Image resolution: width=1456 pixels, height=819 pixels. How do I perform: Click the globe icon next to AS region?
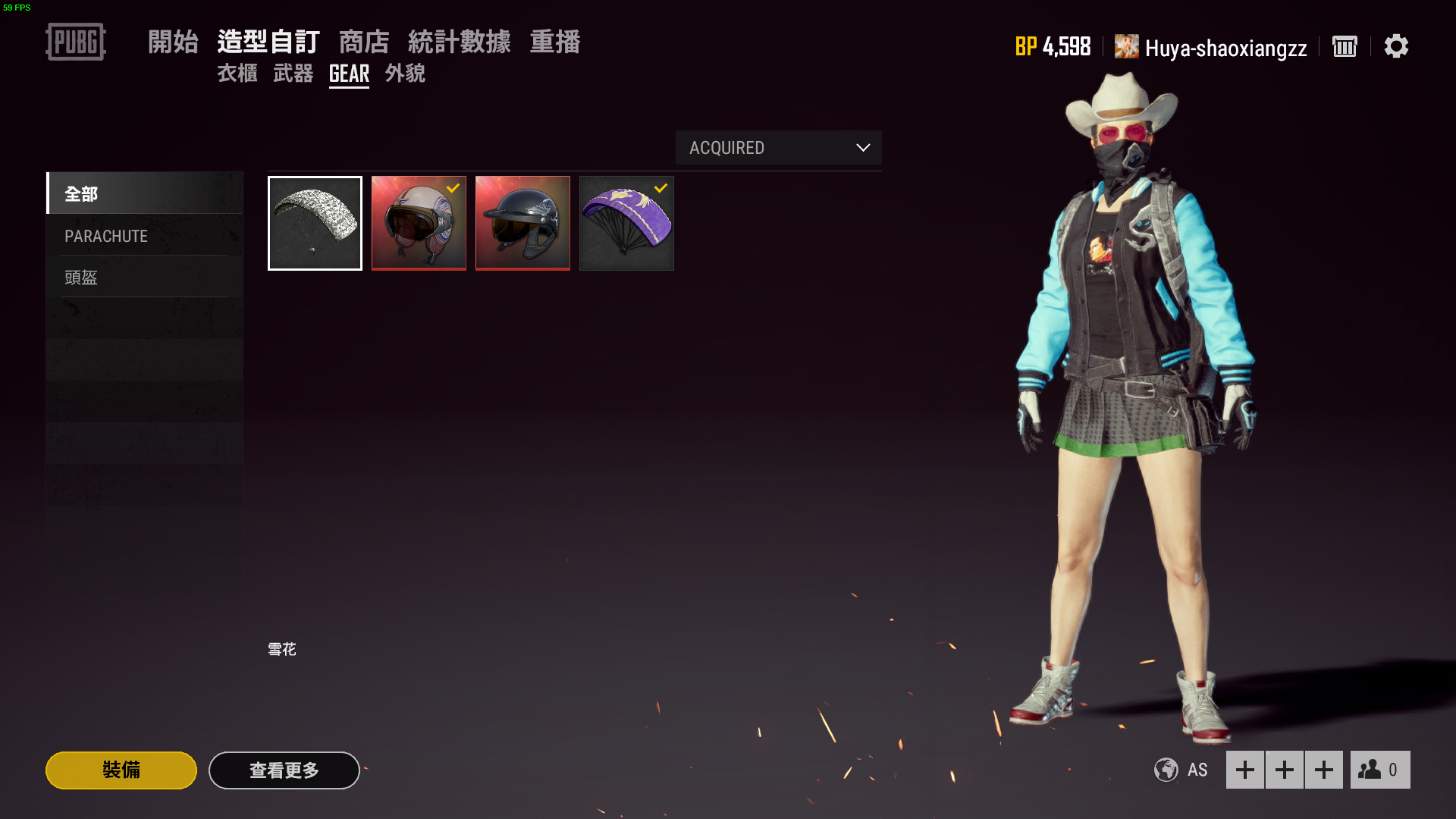point(1166,770)
